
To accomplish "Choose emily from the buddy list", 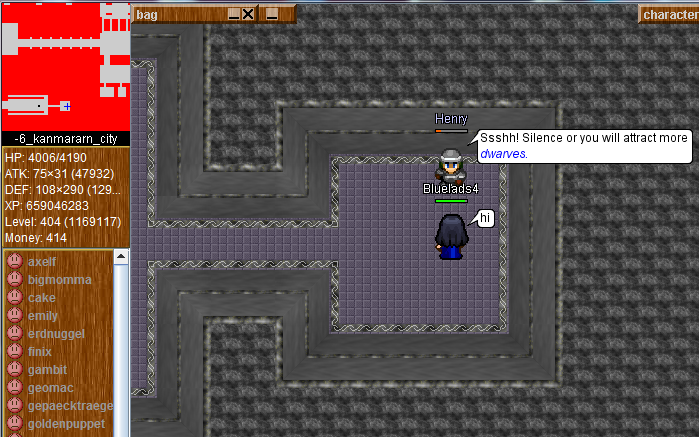I will coord(44,316).
